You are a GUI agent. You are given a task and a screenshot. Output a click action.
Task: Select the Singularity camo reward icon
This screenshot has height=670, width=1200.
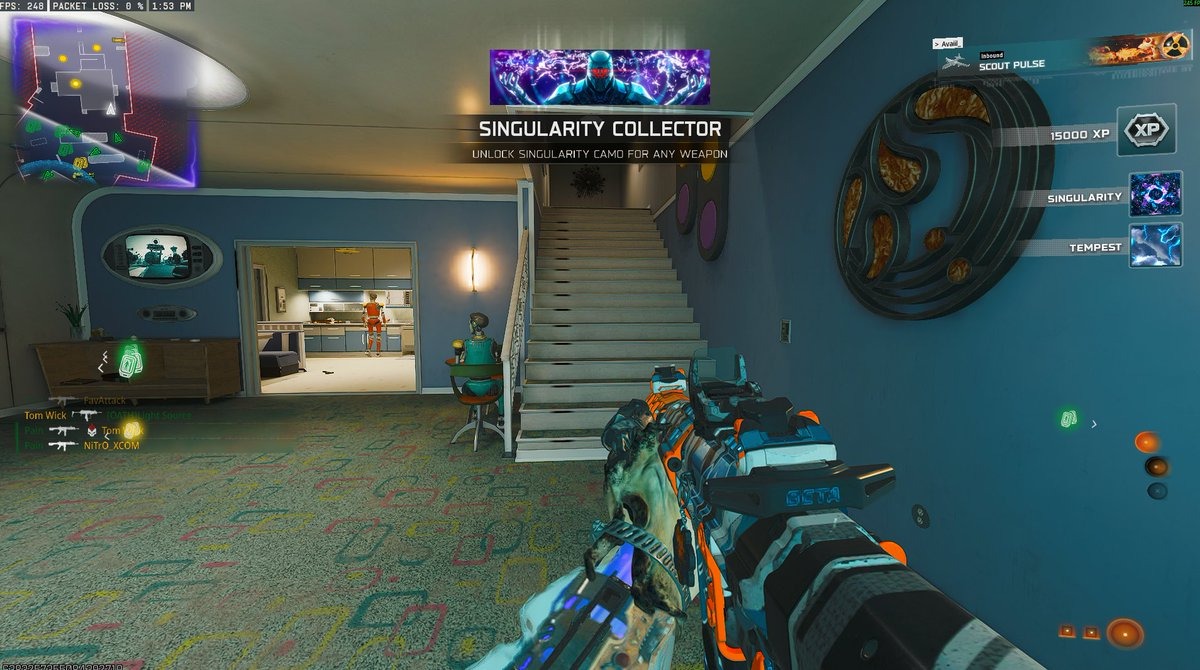coord(1155,195)
